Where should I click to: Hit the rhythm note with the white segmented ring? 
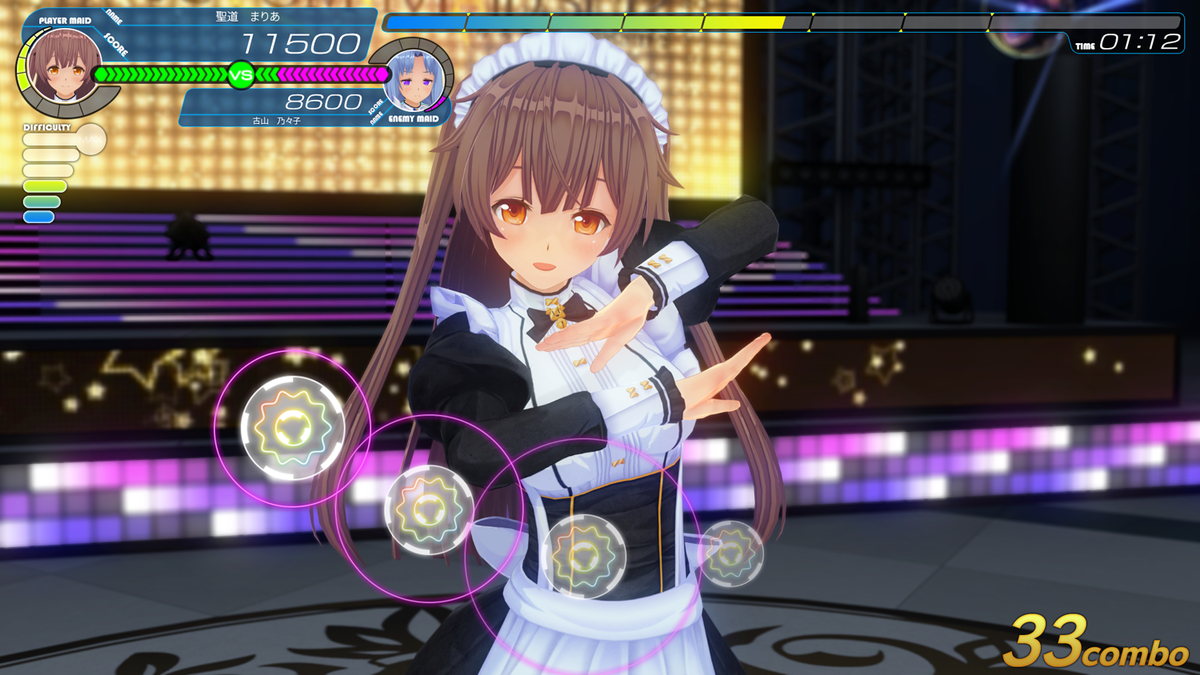(293, 427)
